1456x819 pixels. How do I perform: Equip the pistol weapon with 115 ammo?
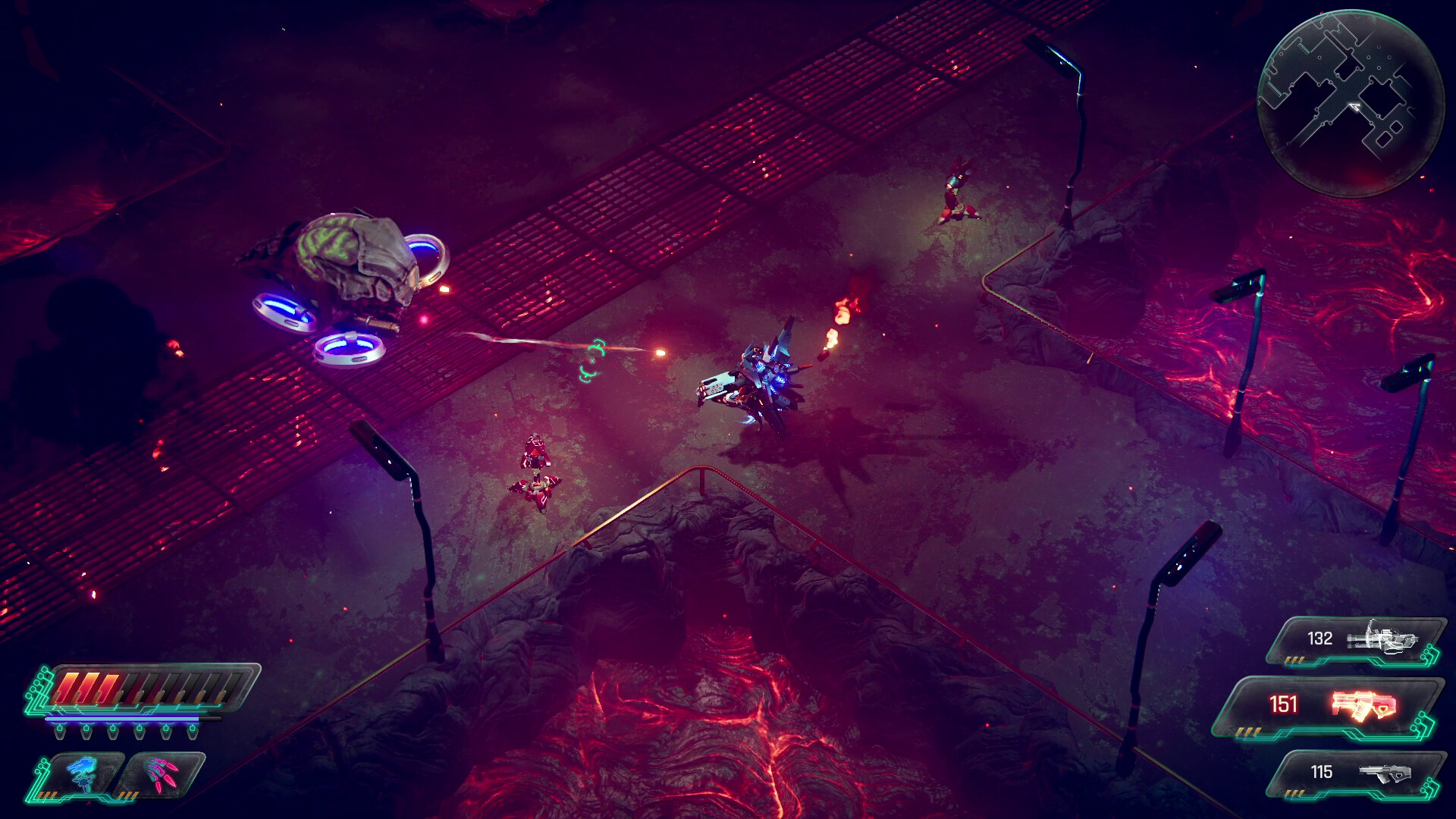point(1384,773)
